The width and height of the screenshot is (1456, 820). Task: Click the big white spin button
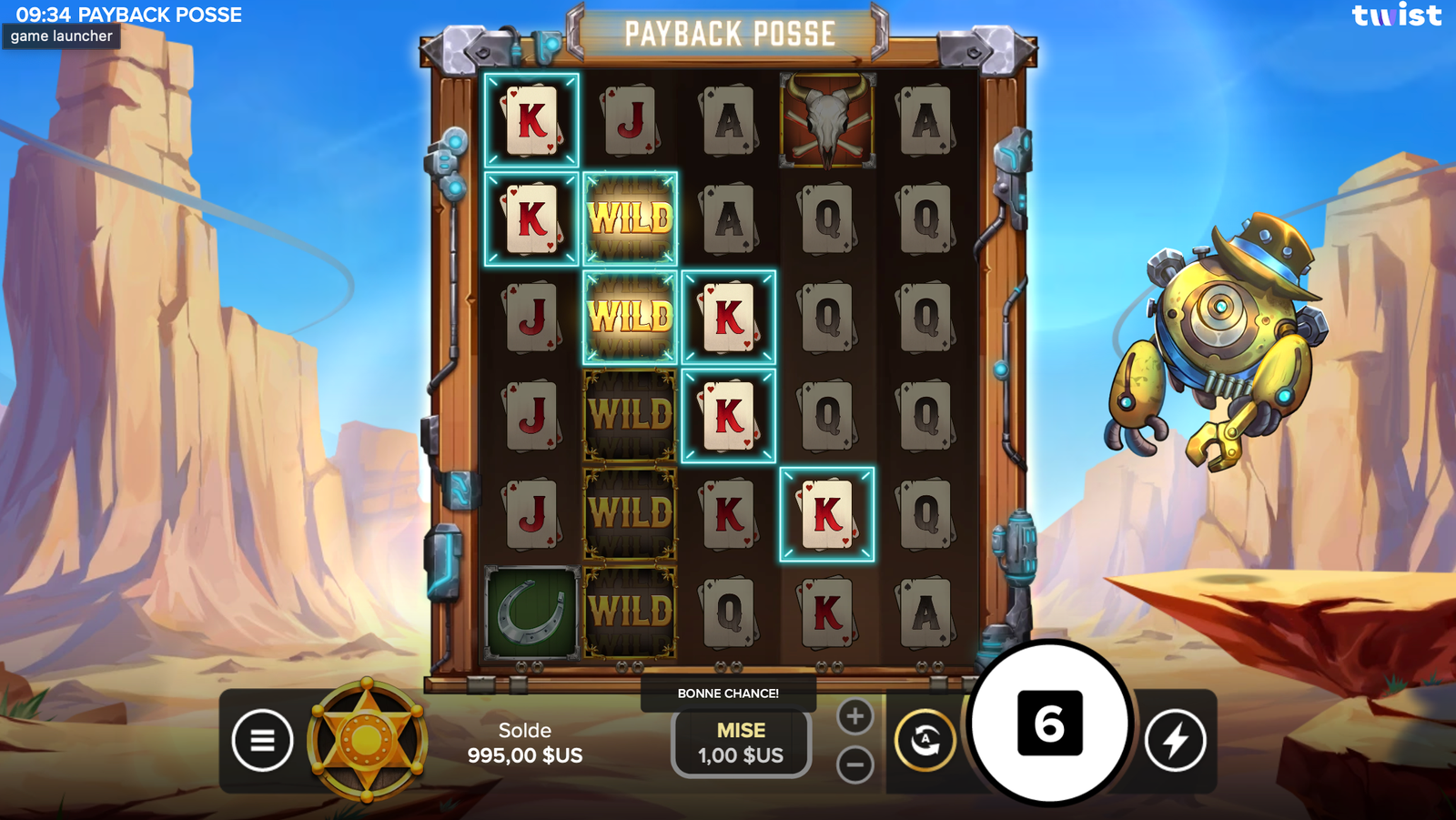[1049, 724]
